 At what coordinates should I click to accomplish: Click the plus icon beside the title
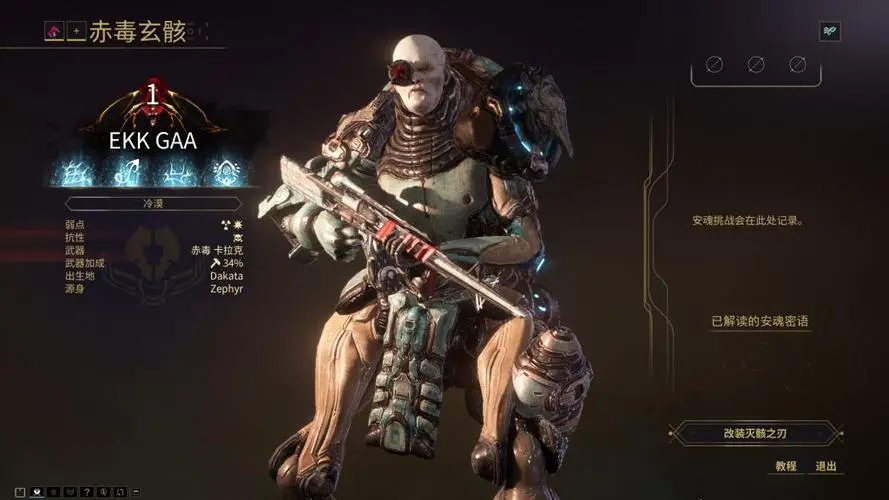[75, 32]
